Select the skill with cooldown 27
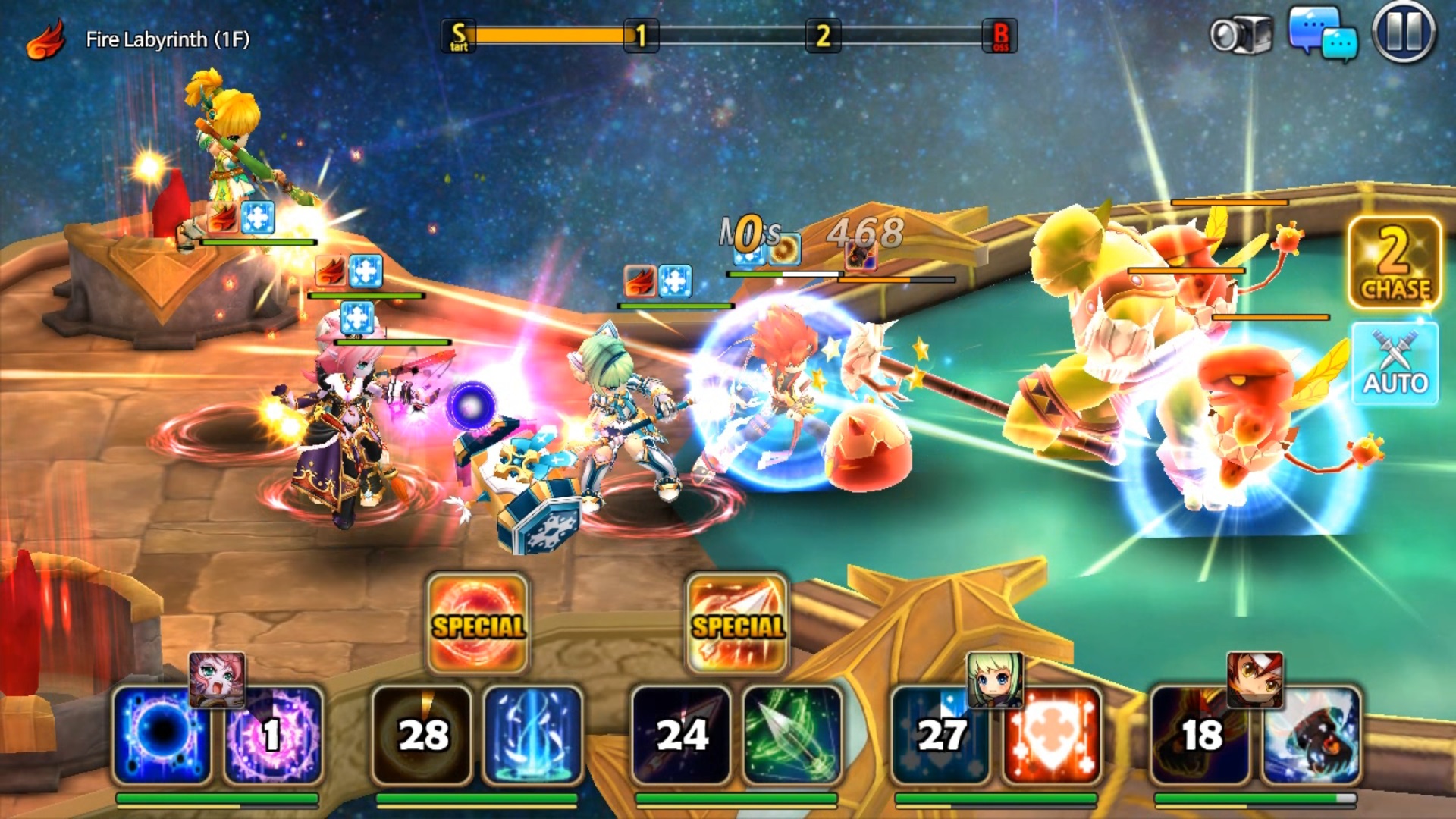This screenshot has width=1456, height=819. pos(940,734)
